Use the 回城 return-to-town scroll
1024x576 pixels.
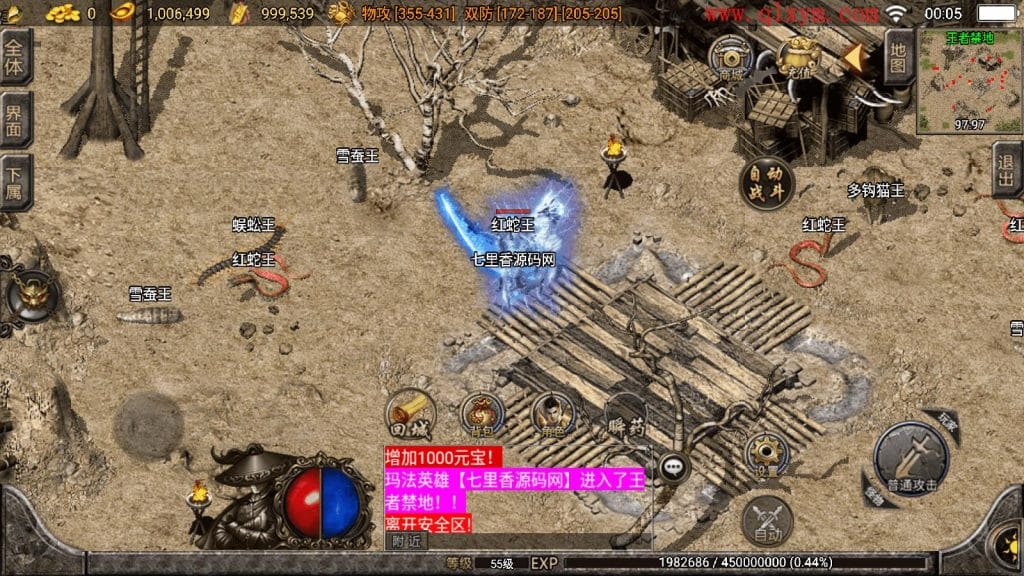pos(409,414)
